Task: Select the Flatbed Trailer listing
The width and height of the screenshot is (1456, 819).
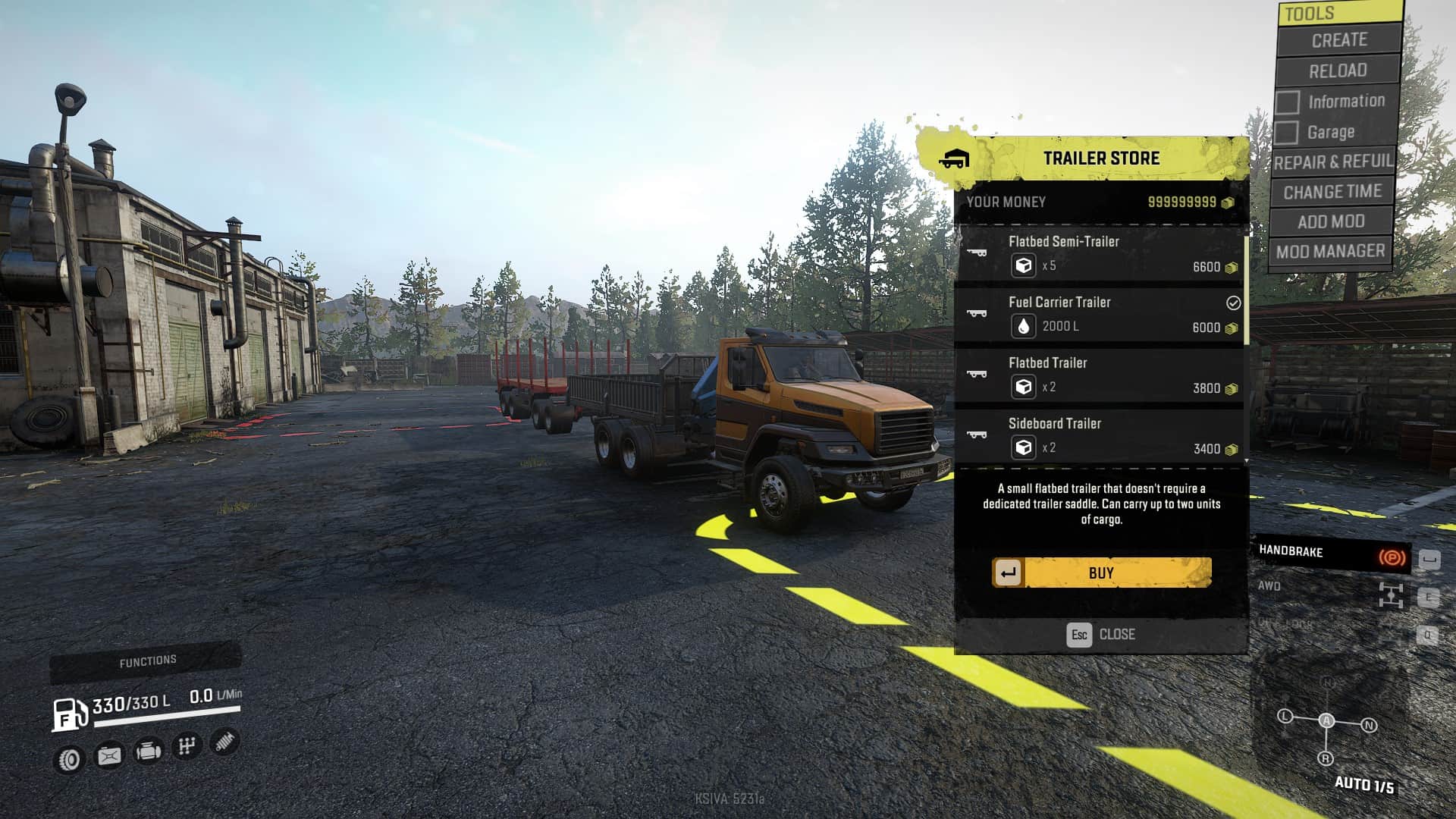Action: 1100,376
